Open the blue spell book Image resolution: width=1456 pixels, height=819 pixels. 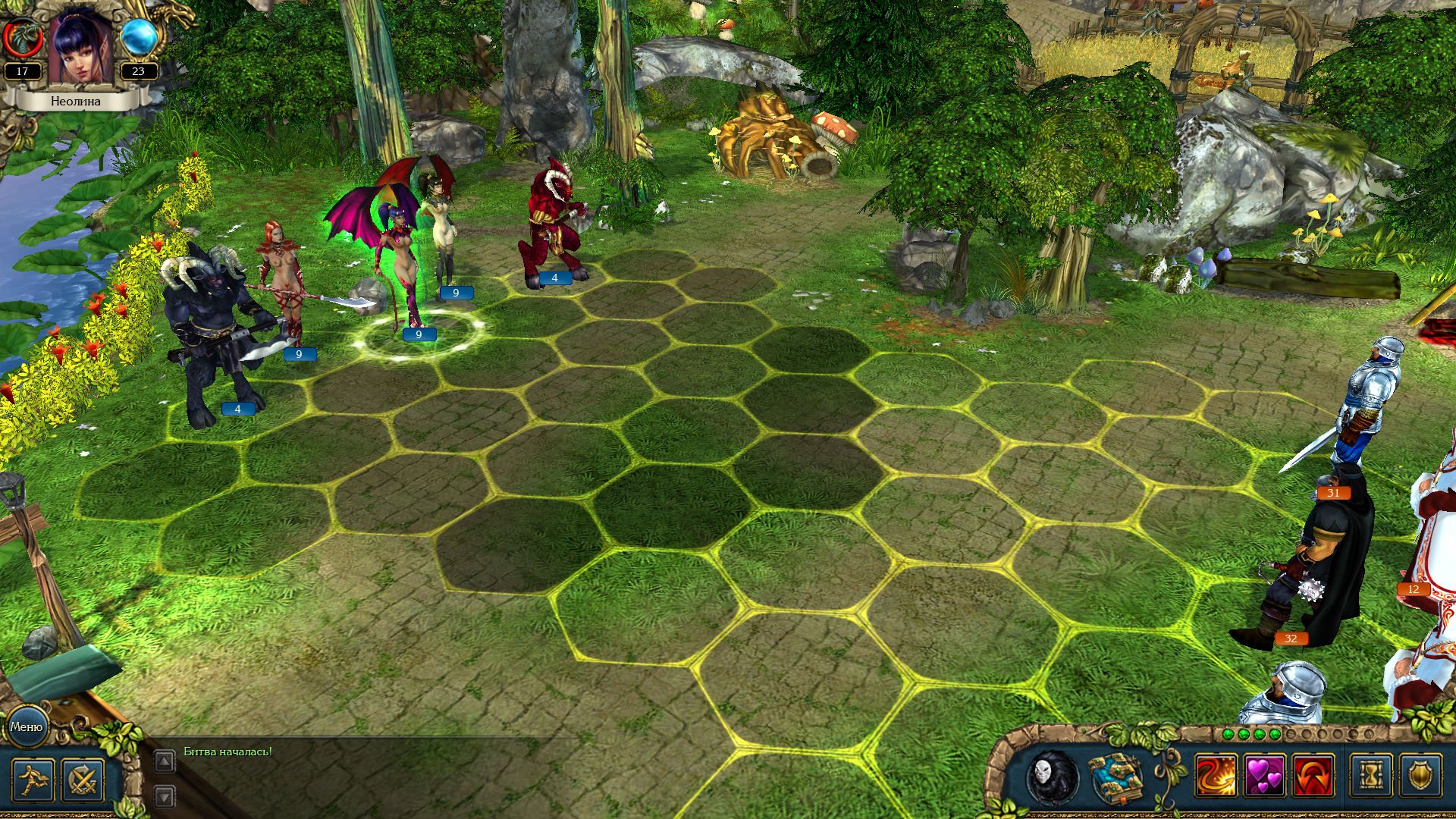[x=1115, y=777]
